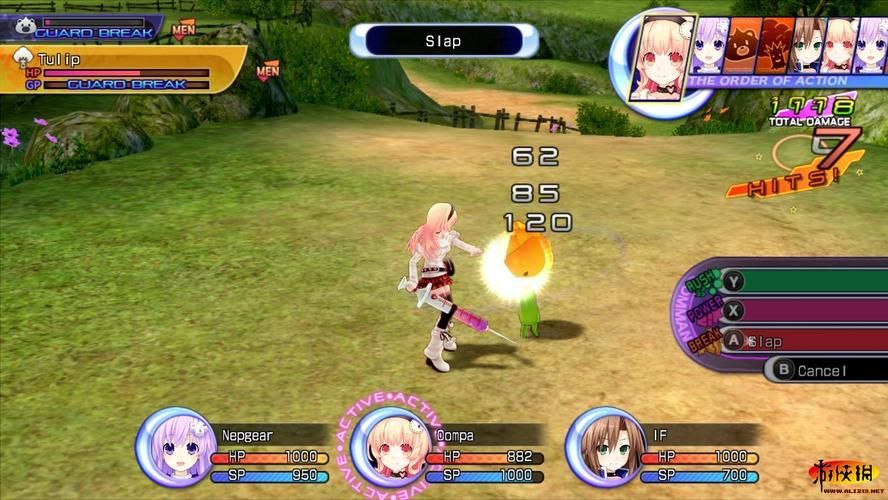Choose the green Rush attack command
This screenshot has width=888, height=500.
point(800,282)
